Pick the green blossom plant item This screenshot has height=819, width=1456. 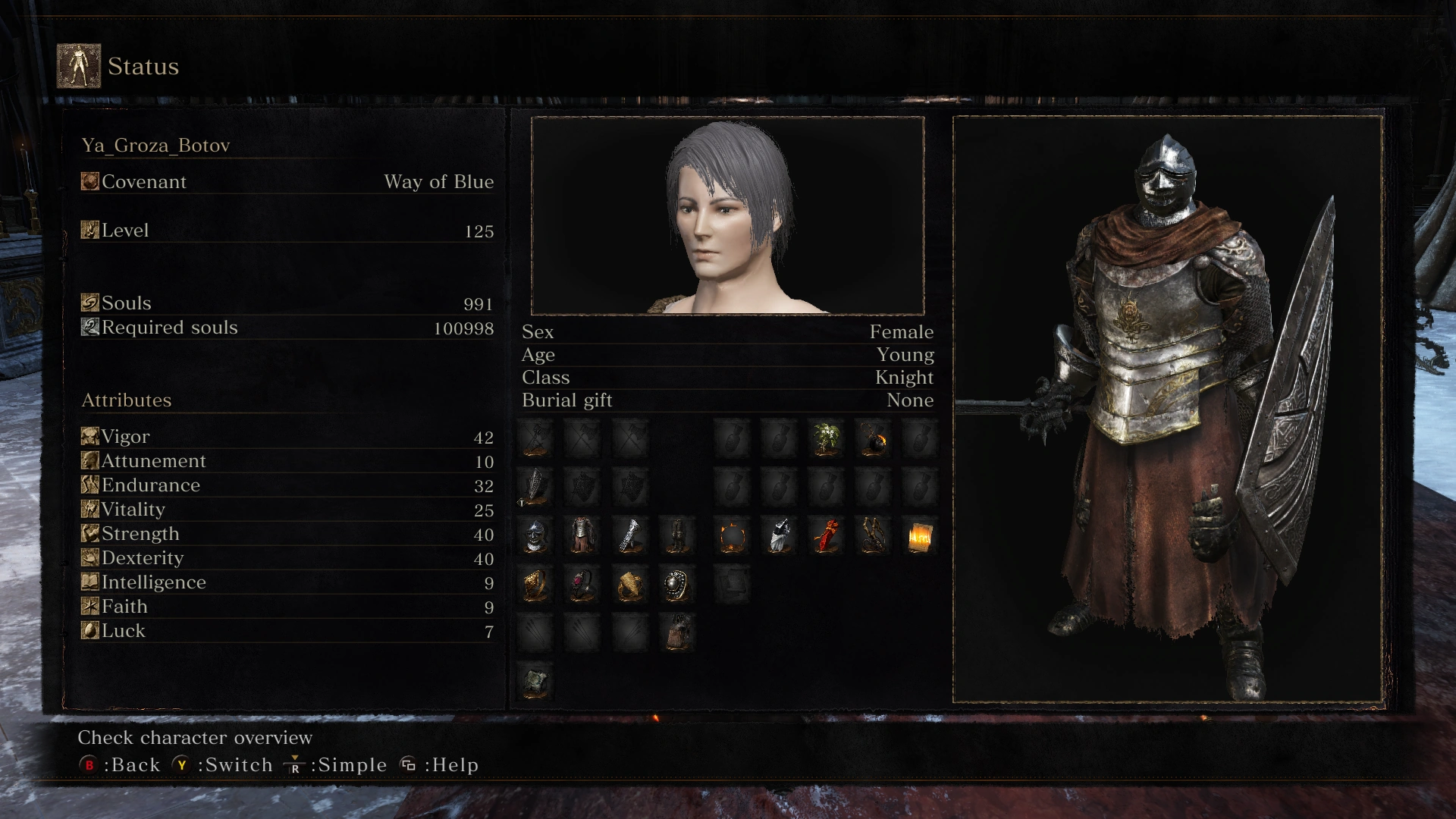(826, 439)
